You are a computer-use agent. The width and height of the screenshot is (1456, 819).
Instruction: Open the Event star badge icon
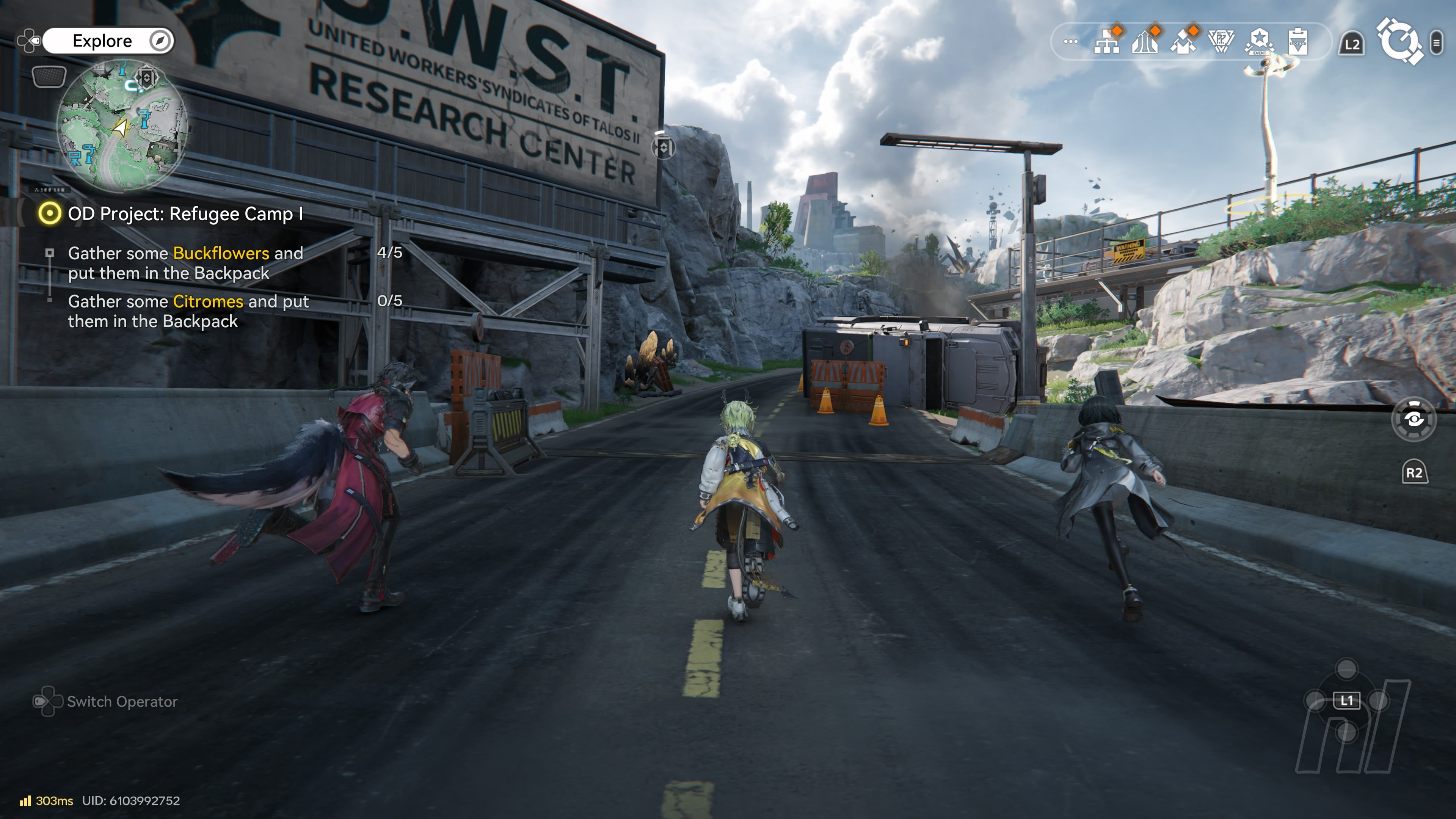[1259, 41]
